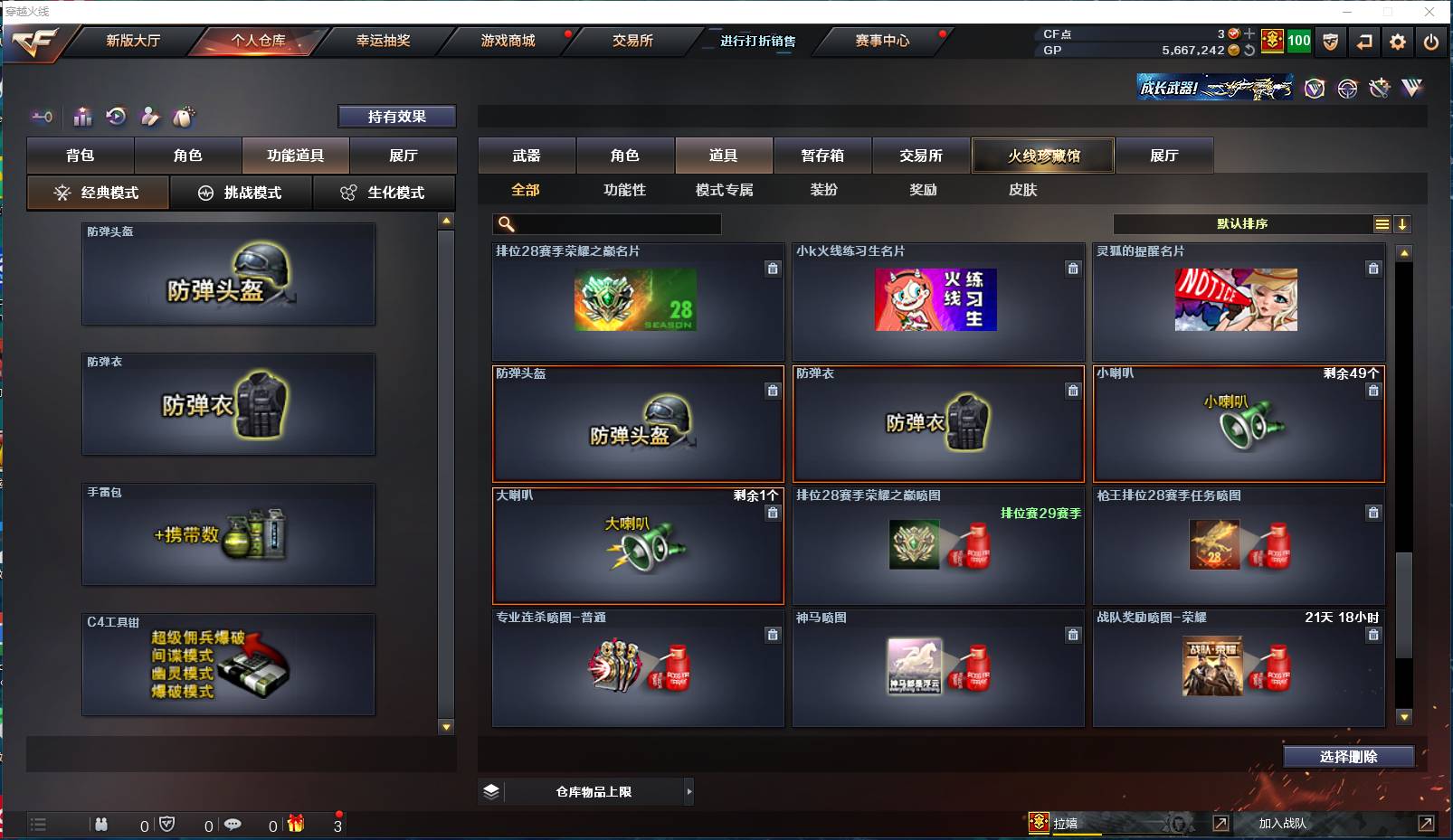Open the 火线珍藏馆 tab

click(1043, 156)
